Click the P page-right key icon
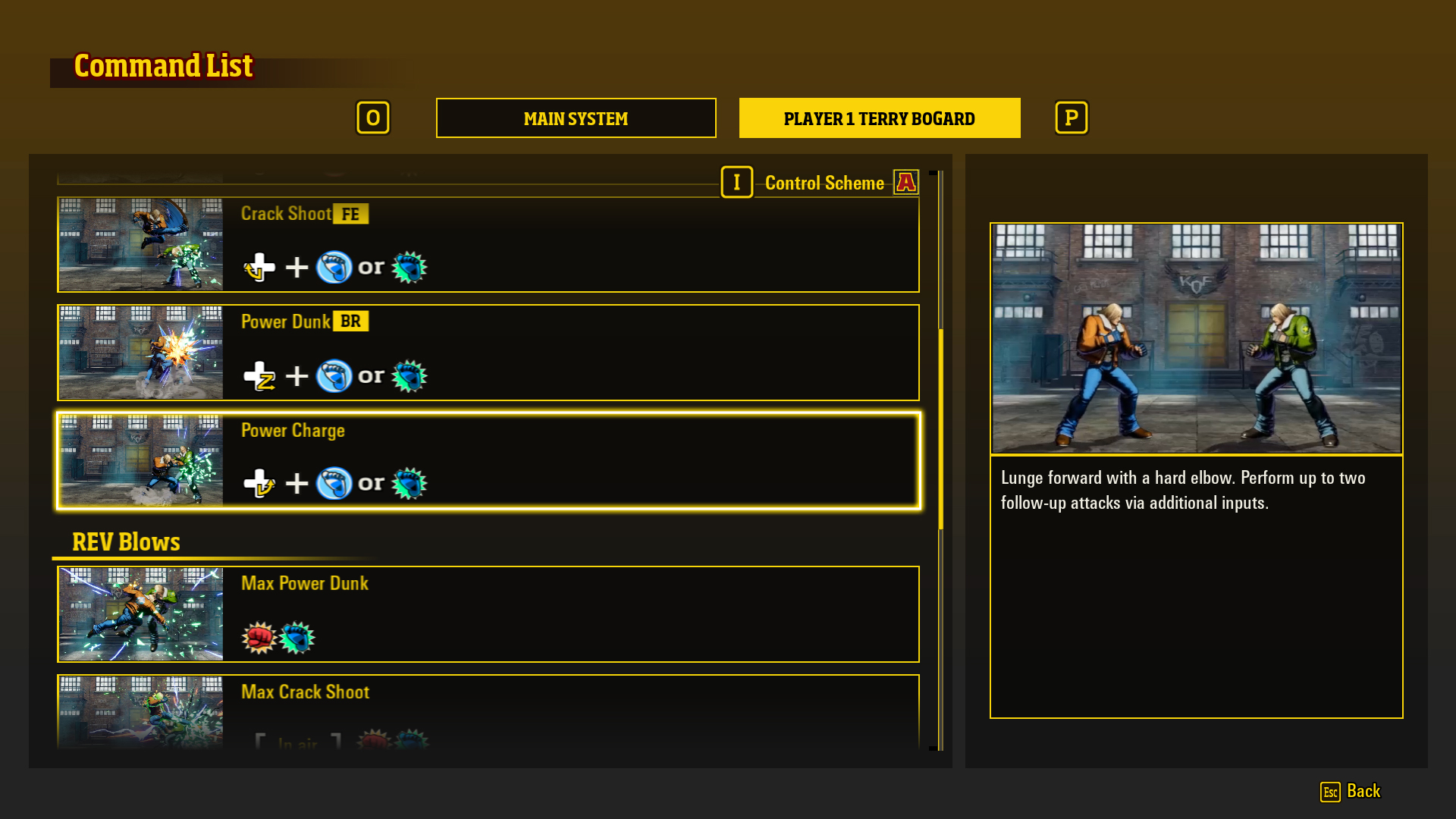 point(1071,118)
